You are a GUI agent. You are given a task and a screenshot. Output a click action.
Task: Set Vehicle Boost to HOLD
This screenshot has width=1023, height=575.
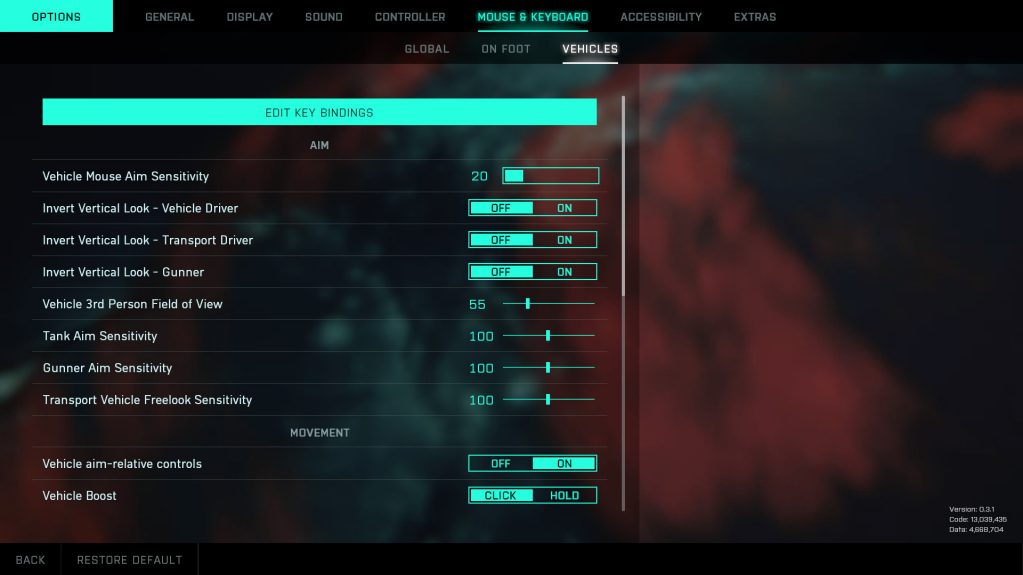point(565,496)
